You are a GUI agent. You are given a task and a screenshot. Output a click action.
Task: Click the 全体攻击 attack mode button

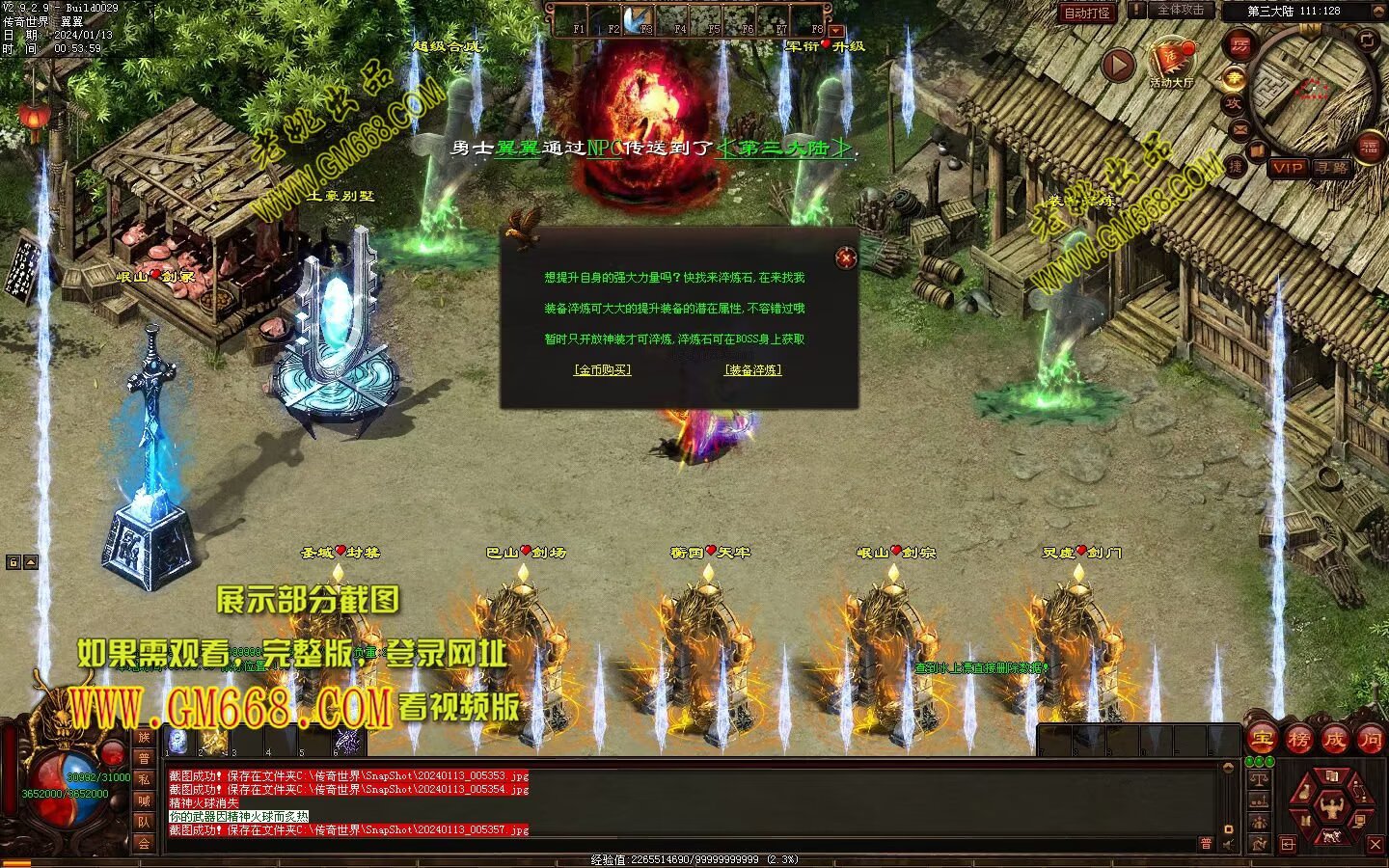coord(1180,10)
